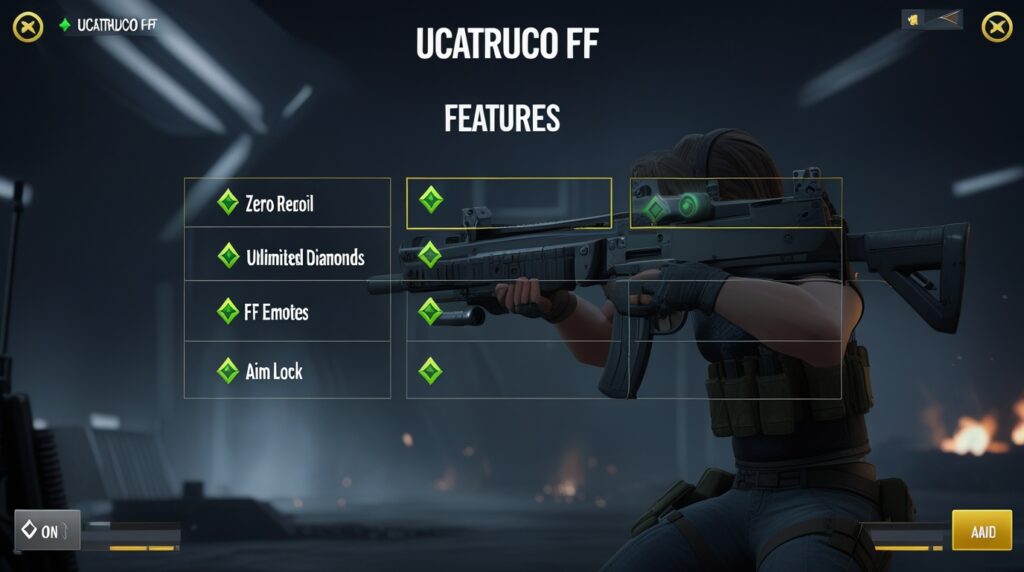
Task: Click the yellow AAID button
Action: [982, 531]
